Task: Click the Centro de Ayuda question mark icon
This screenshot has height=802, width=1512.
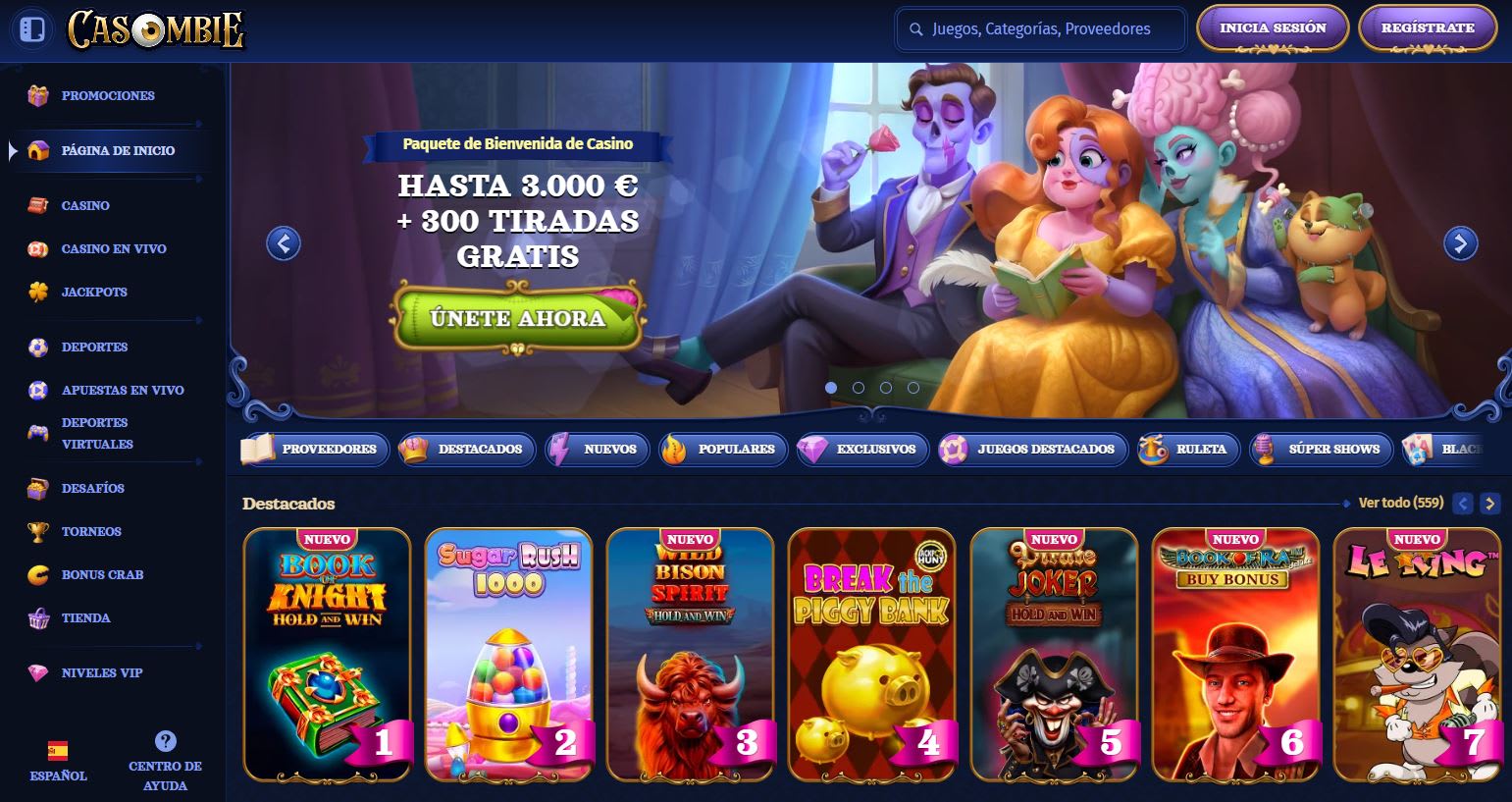Action: coord(163,740)
